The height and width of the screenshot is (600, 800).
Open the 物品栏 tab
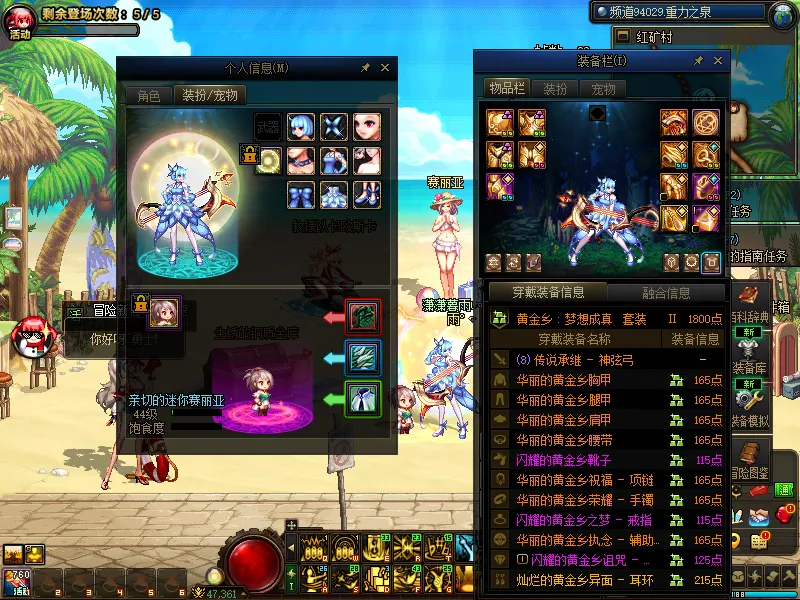pos(506,88)
